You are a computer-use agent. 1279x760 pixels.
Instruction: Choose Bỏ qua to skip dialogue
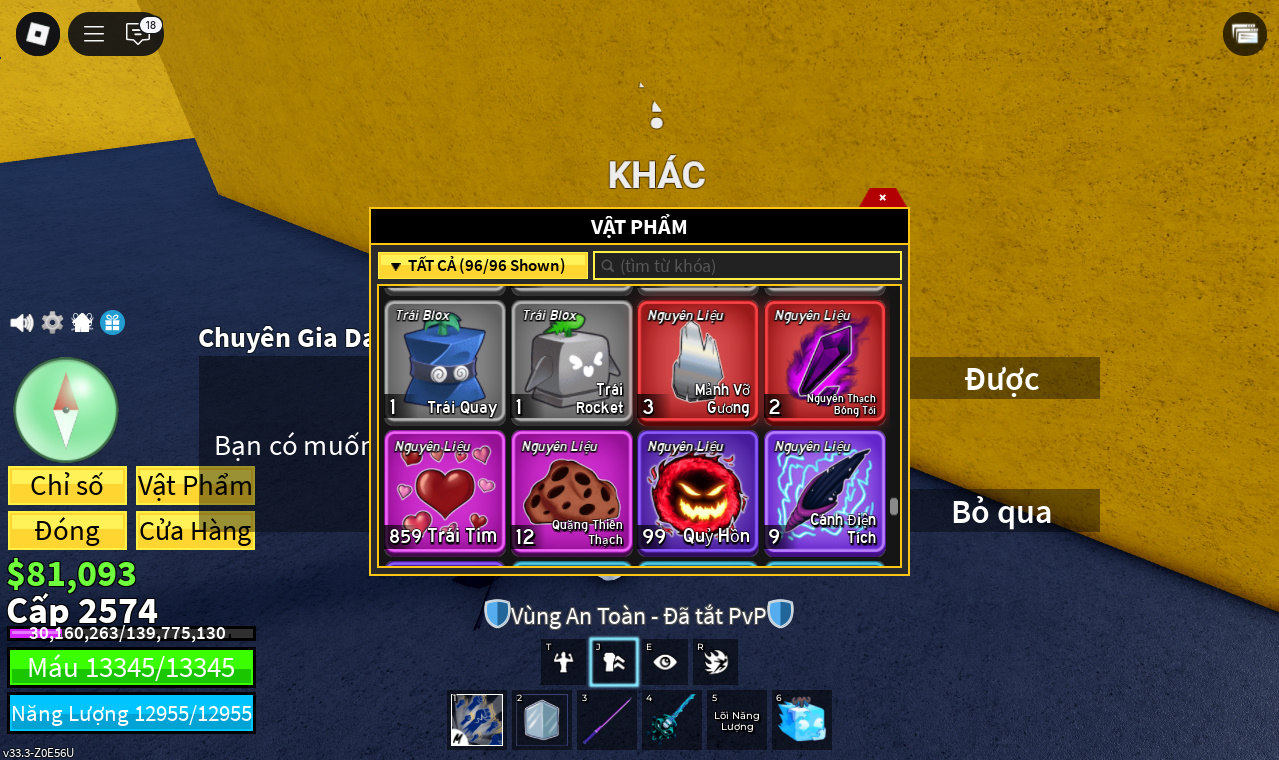pyautogui.click(x=1002, y=511)
